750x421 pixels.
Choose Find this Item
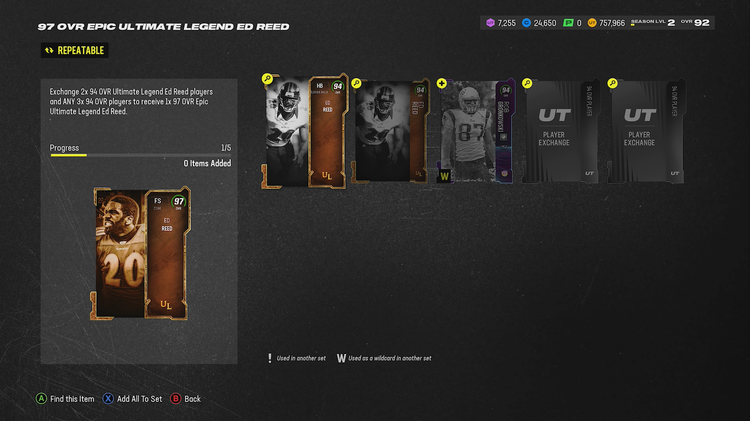tap(66, 399)
